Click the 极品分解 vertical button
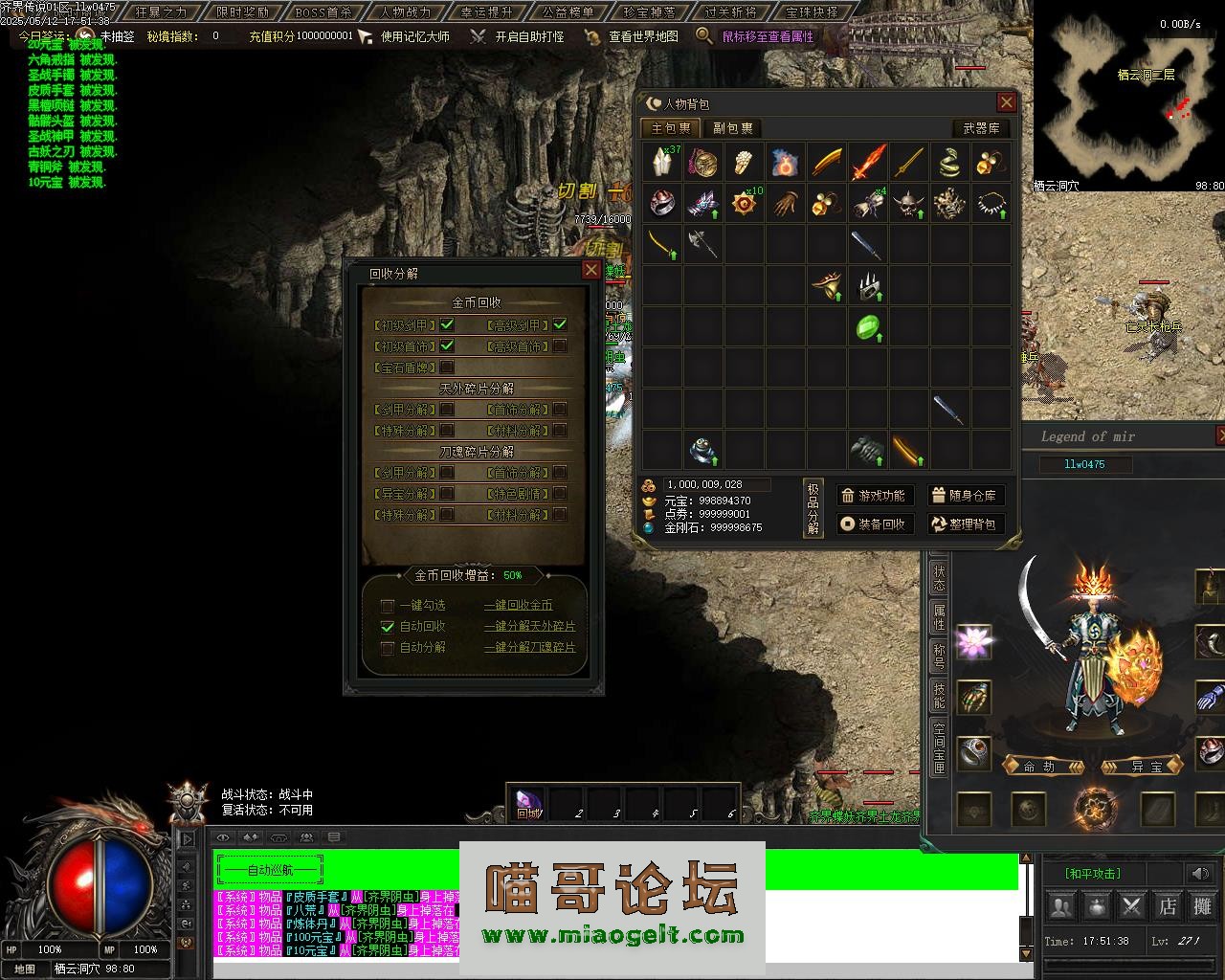The width and height of the screenshot is (1225, 980). click(x=813, y=508)
